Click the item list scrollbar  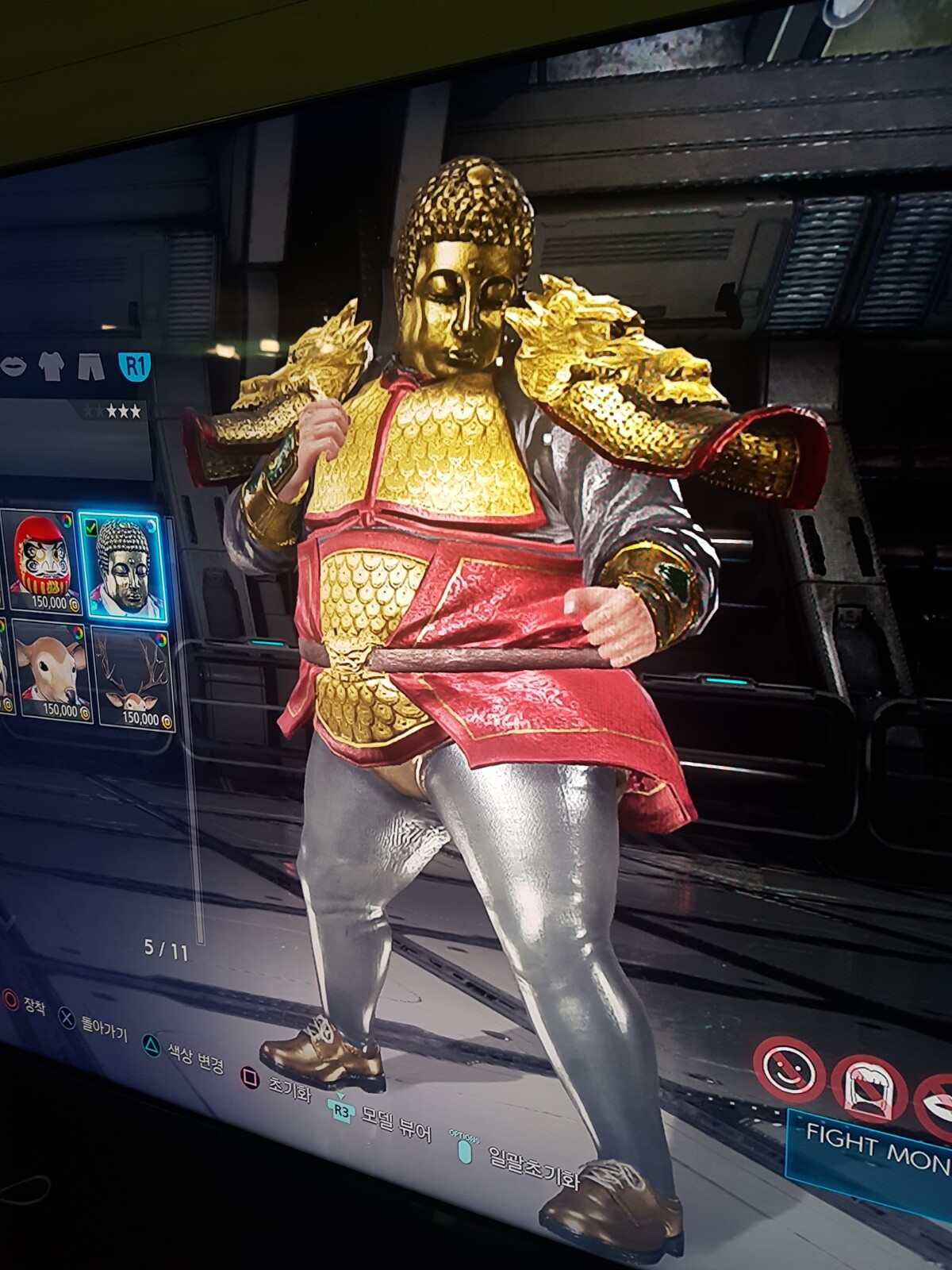pos(198,794)
